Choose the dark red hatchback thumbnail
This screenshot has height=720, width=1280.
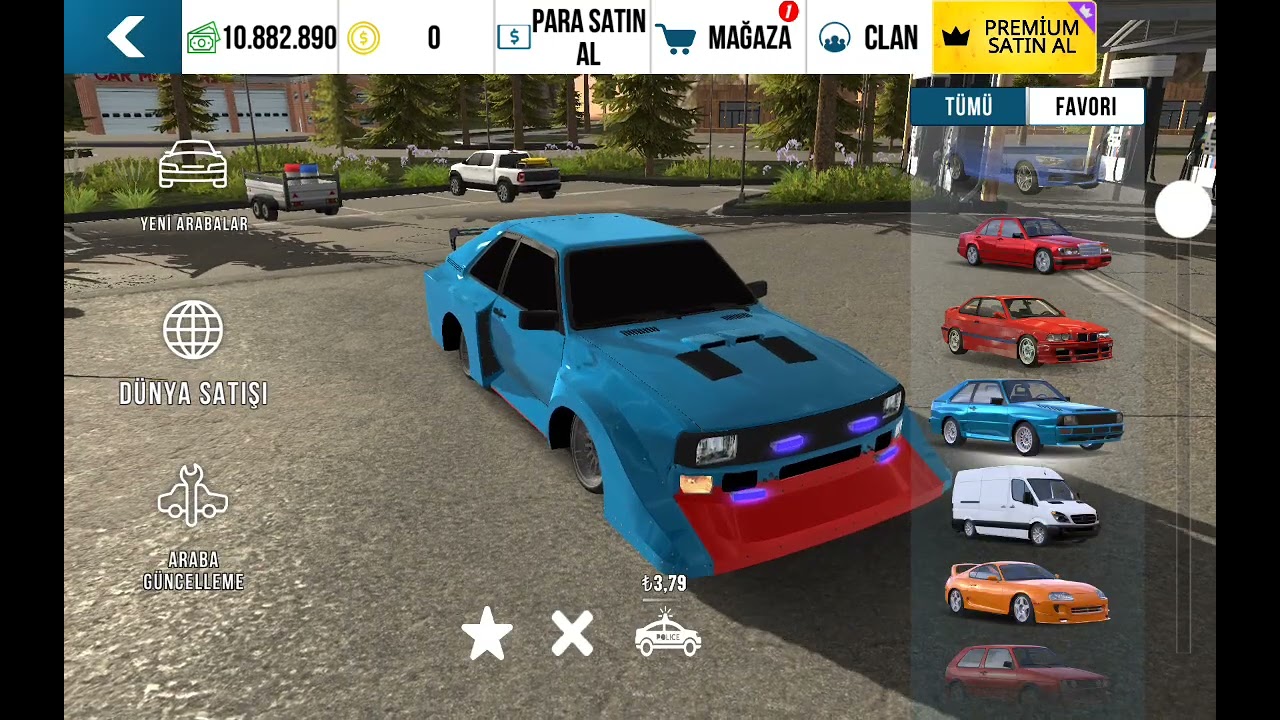click(1026, 673)
